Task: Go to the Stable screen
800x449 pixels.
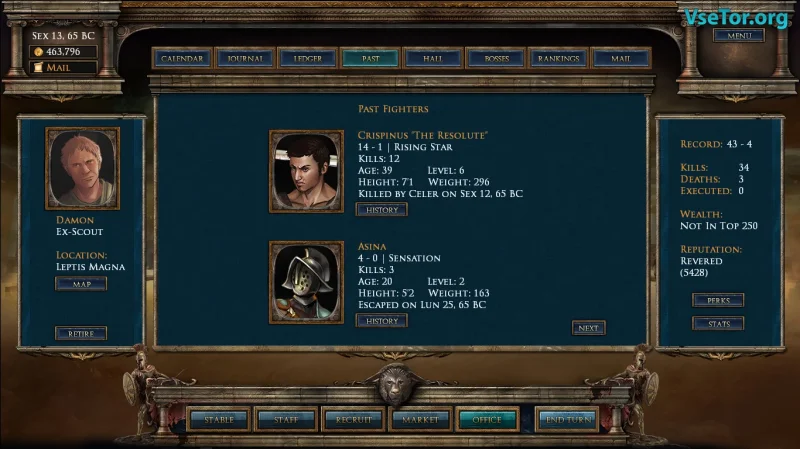Action: (219, 420)
